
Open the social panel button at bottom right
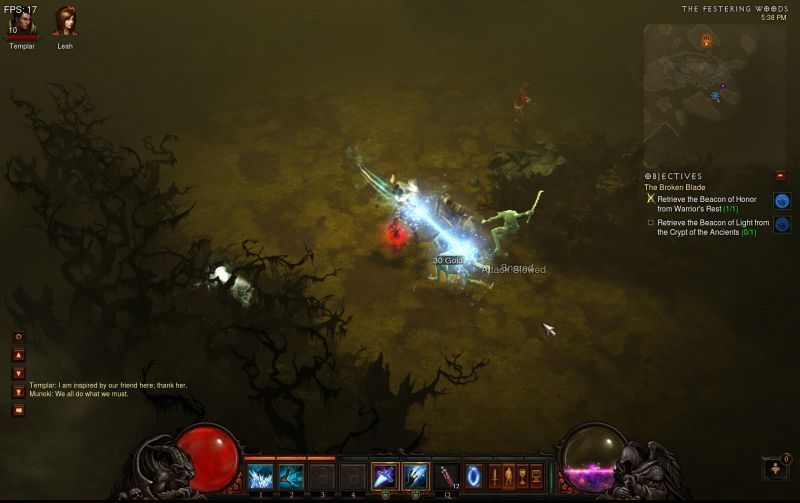[774, 467]
